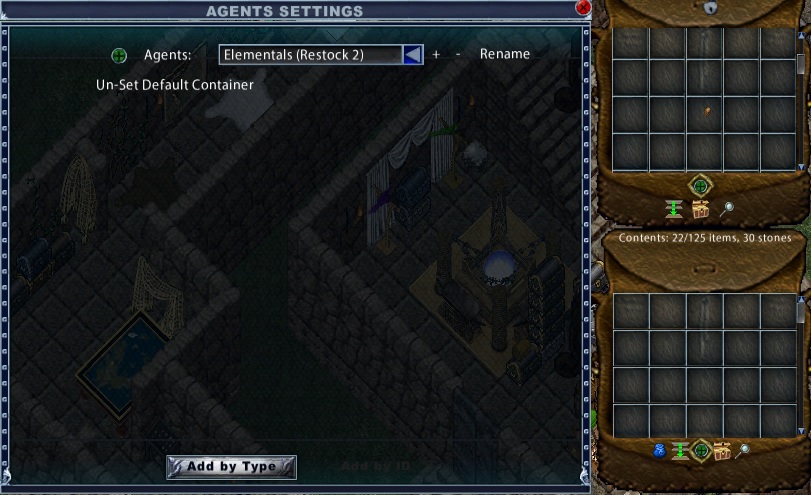Rename the current agent
This screenshot has width=811, height=495.
[x=505, y=54]
